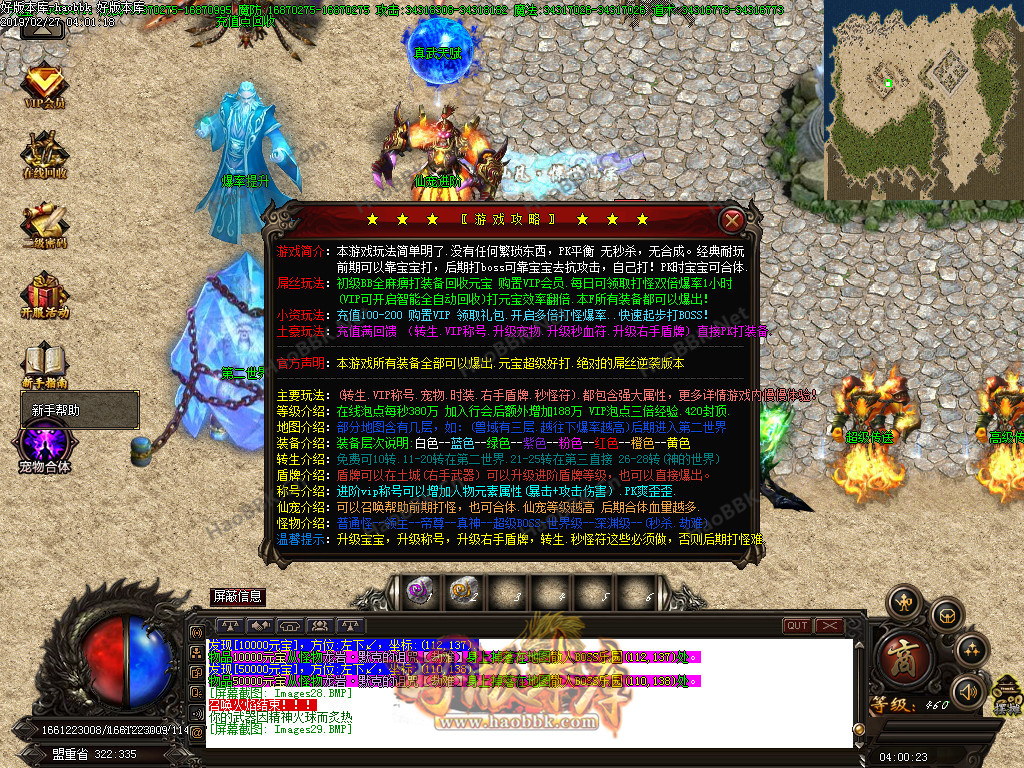Open the 二级密码 secondary password icon
This screenshot has height=768, width=1024.
click(x=45, y=226)
